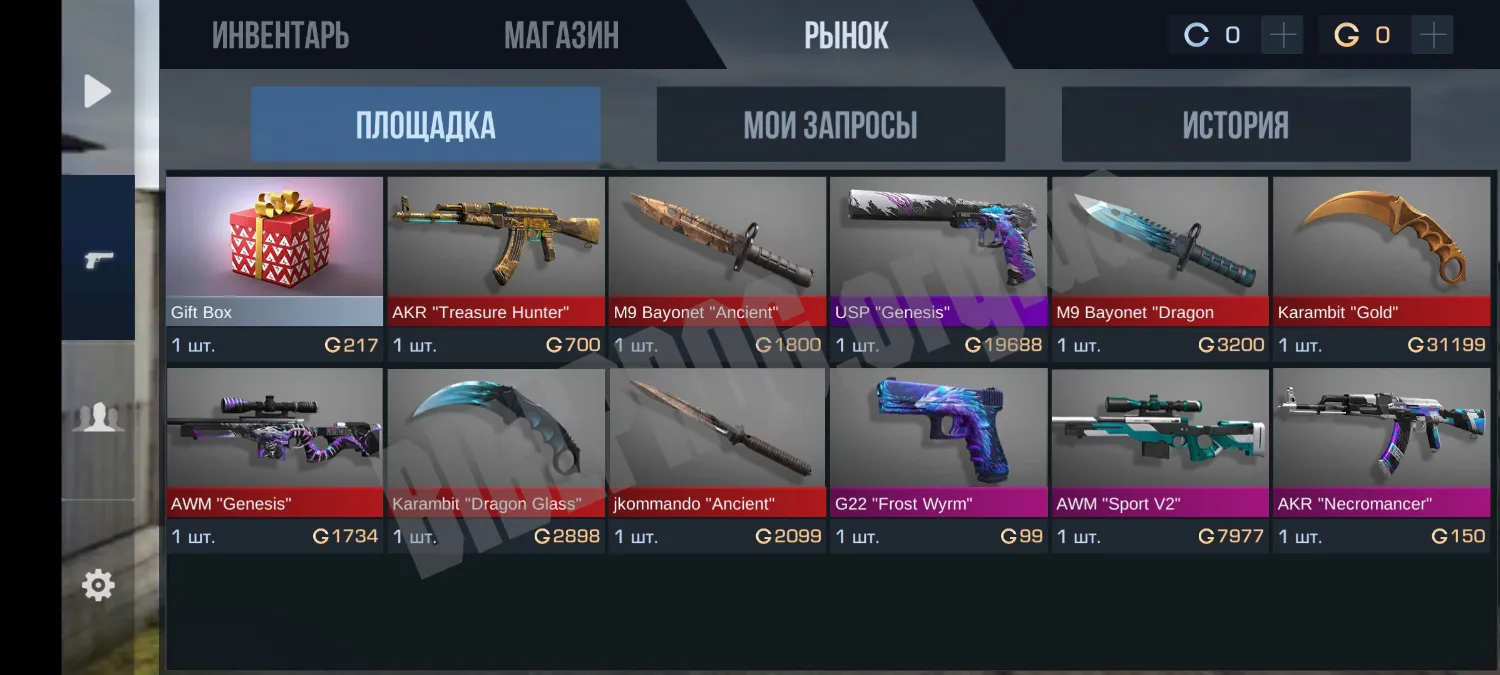This screenshot has height=675, width=1500.
Task: Choose the Karambit "Dragon Glass" listing
Action: pyautogui.click(x=496, y=458)
